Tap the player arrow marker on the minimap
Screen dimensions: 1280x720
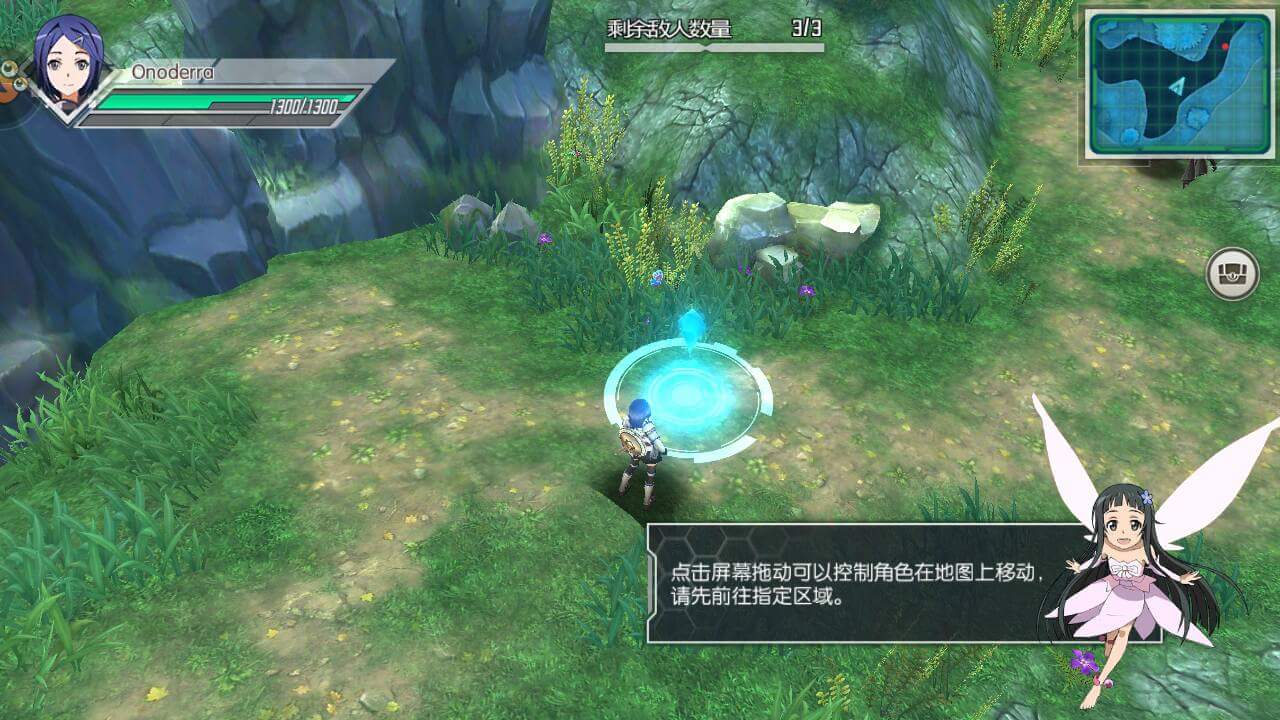pyautogui.click(x=1177, y=86)
